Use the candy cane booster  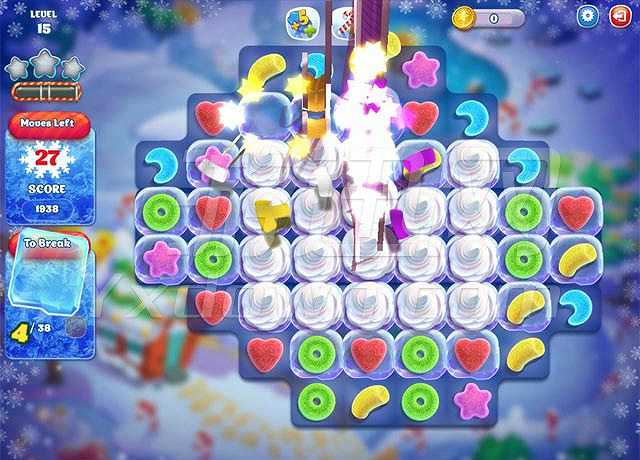345,20
